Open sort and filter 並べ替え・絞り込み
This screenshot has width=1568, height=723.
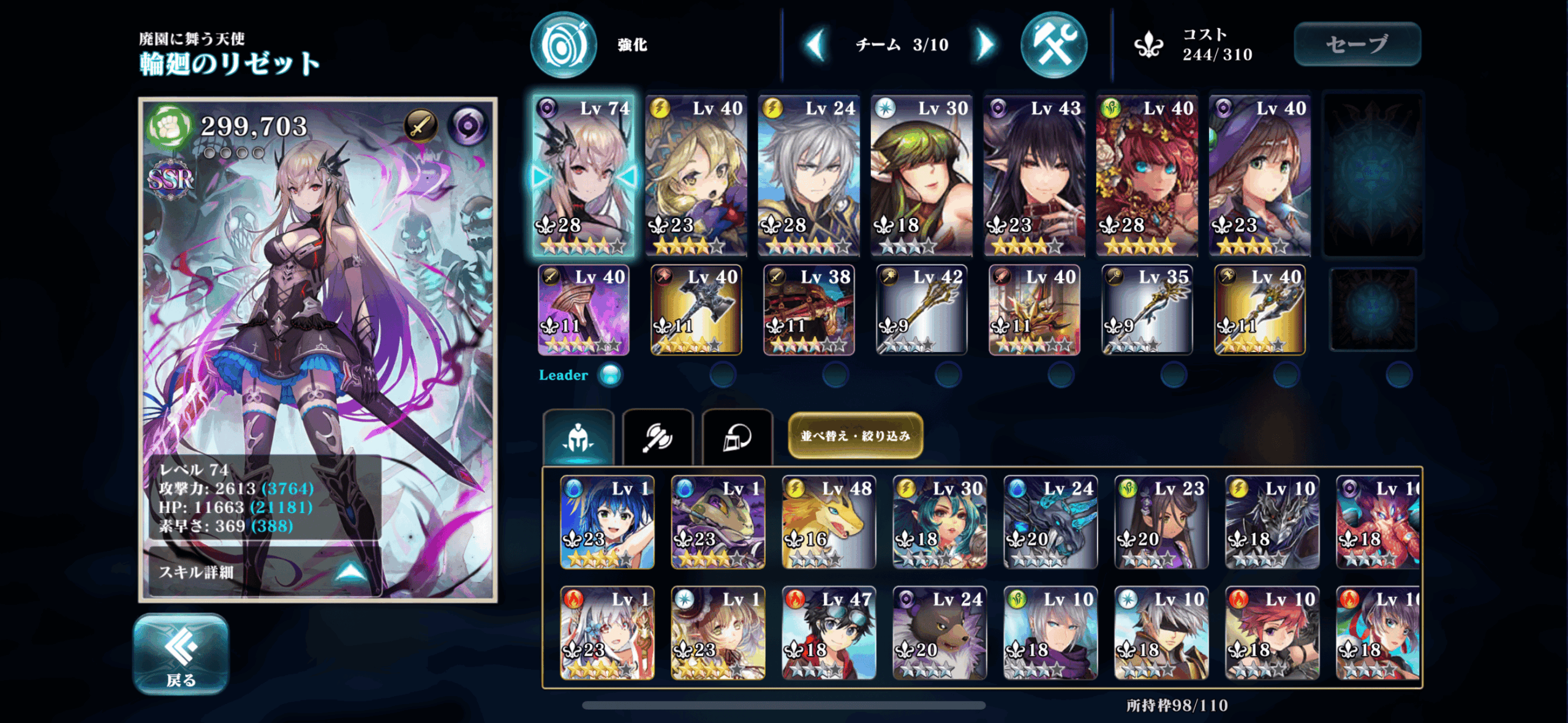855,435
